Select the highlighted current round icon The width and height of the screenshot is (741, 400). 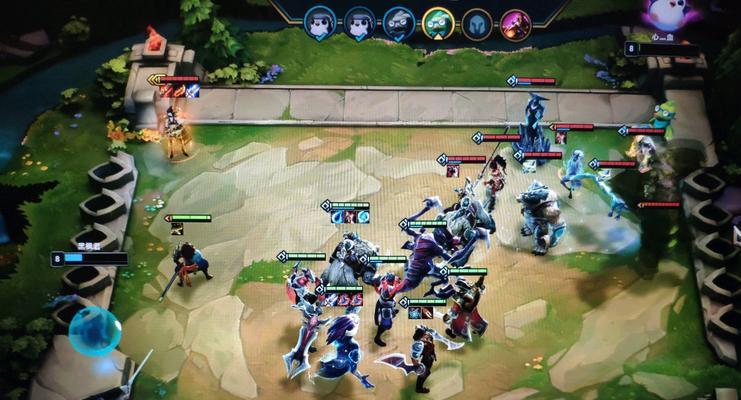[x=437, y=21]
